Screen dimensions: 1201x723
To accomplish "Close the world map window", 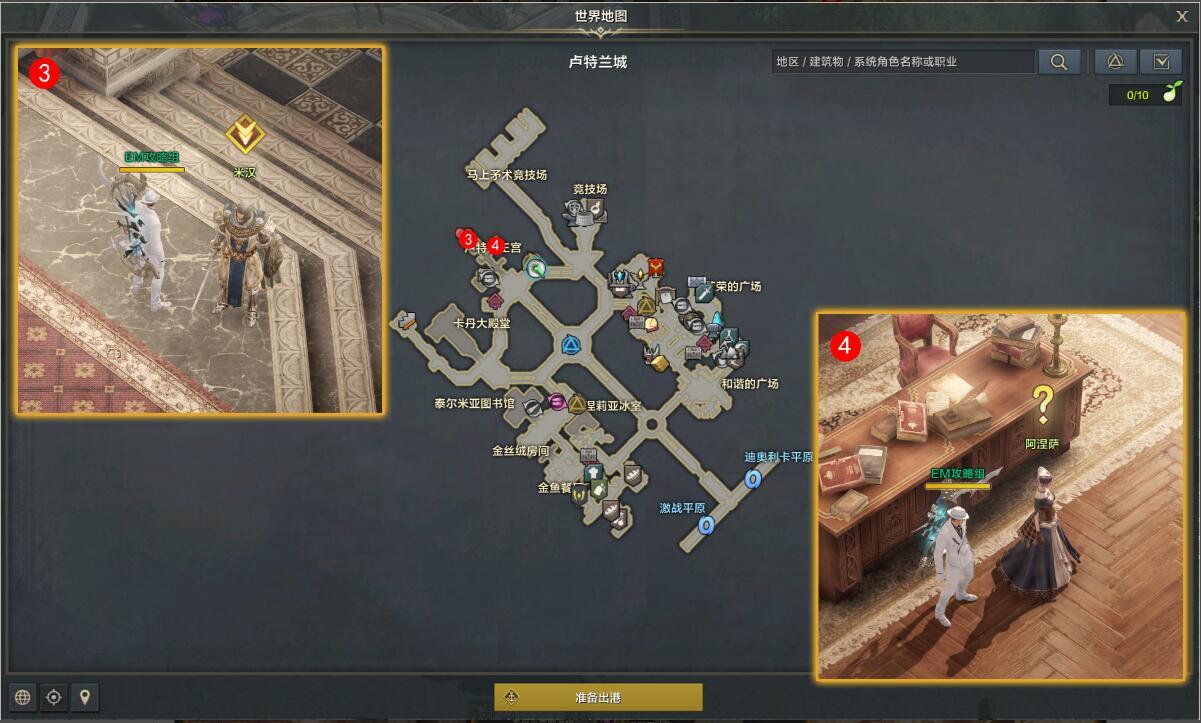I will tap(1181, 15).
